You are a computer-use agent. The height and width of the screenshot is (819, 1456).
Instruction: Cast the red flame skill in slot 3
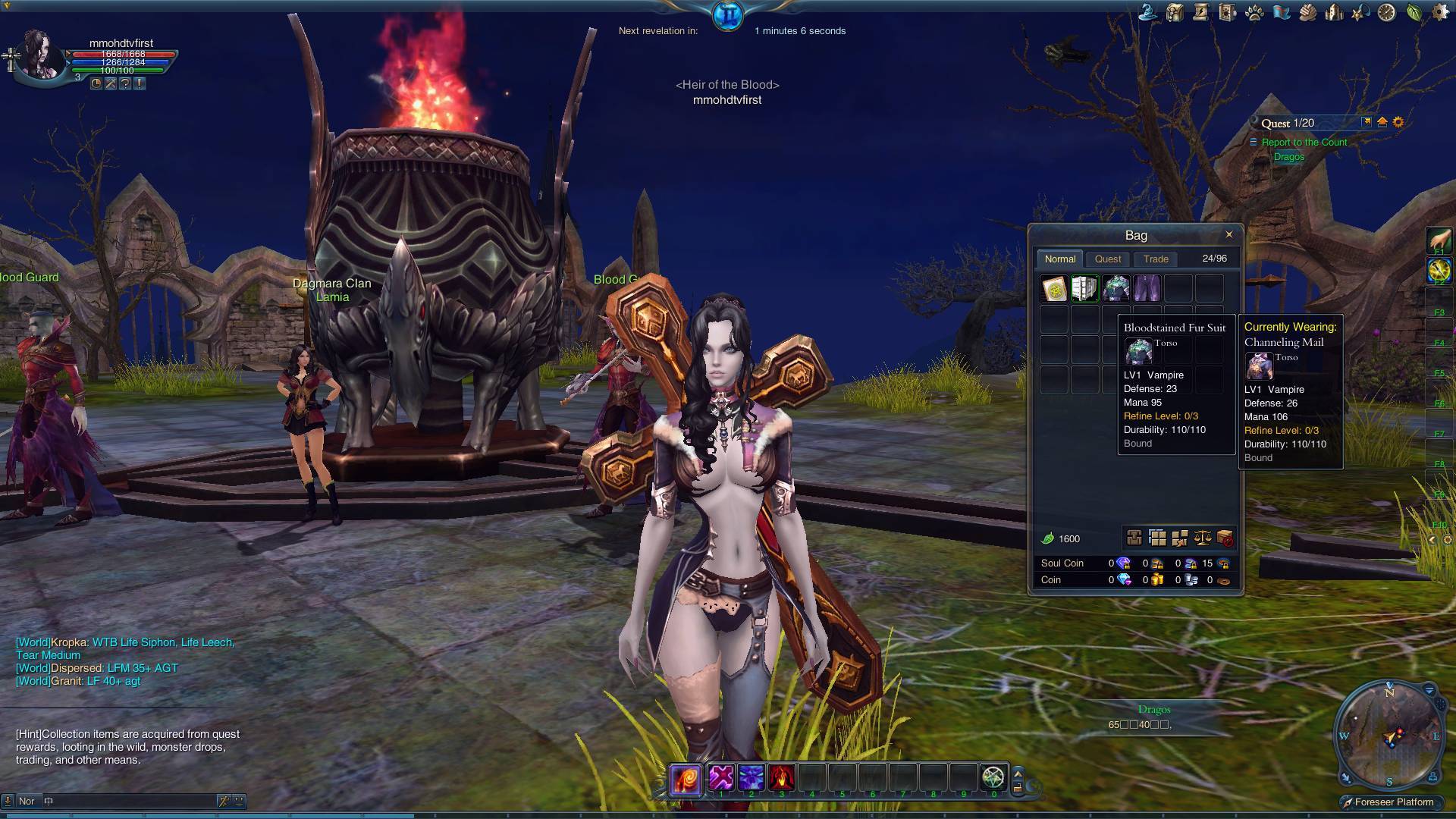pos(782,777)
